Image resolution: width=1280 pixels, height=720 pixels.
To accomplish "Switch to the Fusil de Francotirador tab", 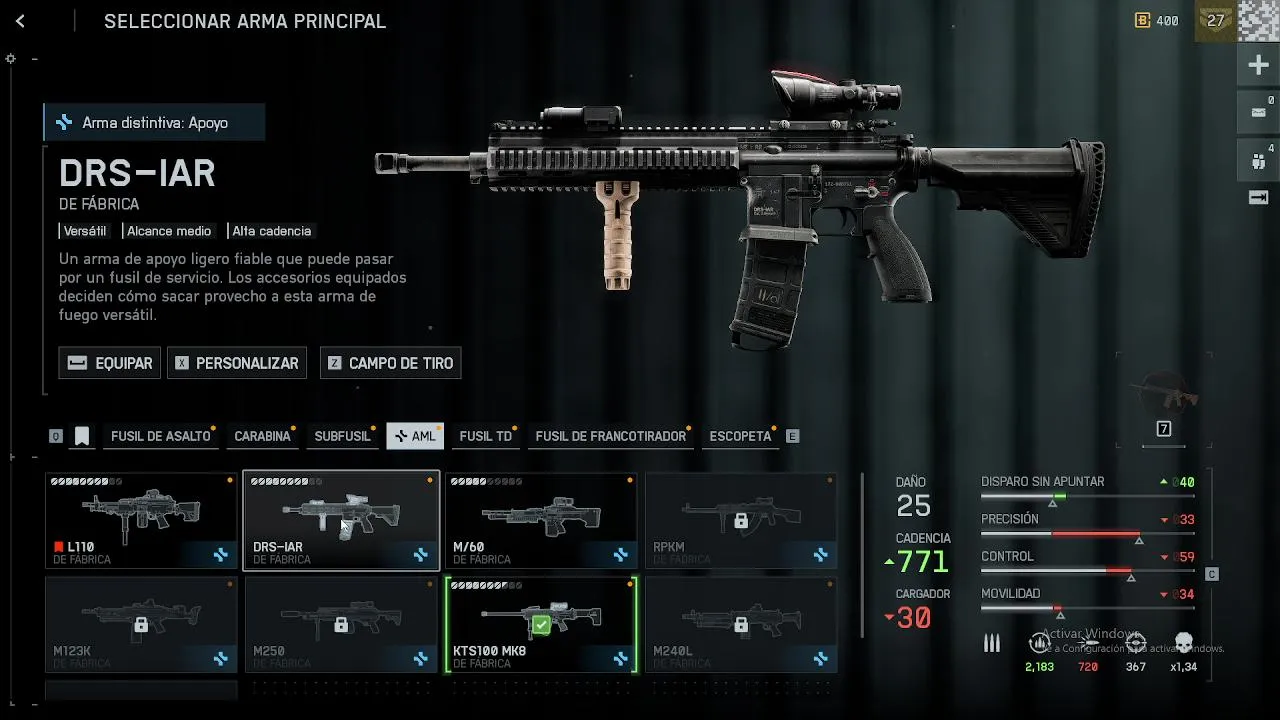I will [x=610, y=436].
